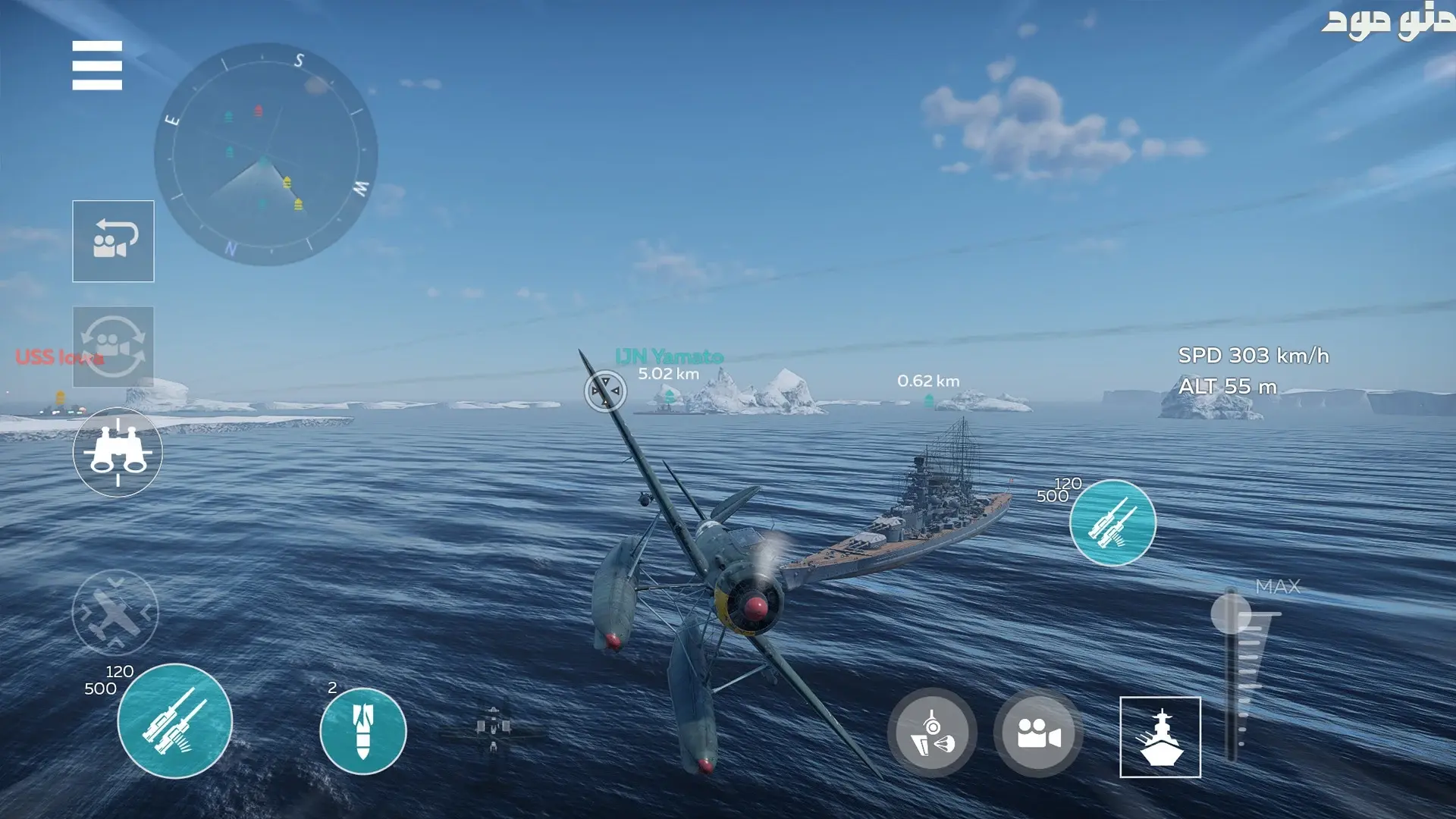
Task: Toggle the rotating camera switch button
Action: pyautogui.click(x=113, y=347)
